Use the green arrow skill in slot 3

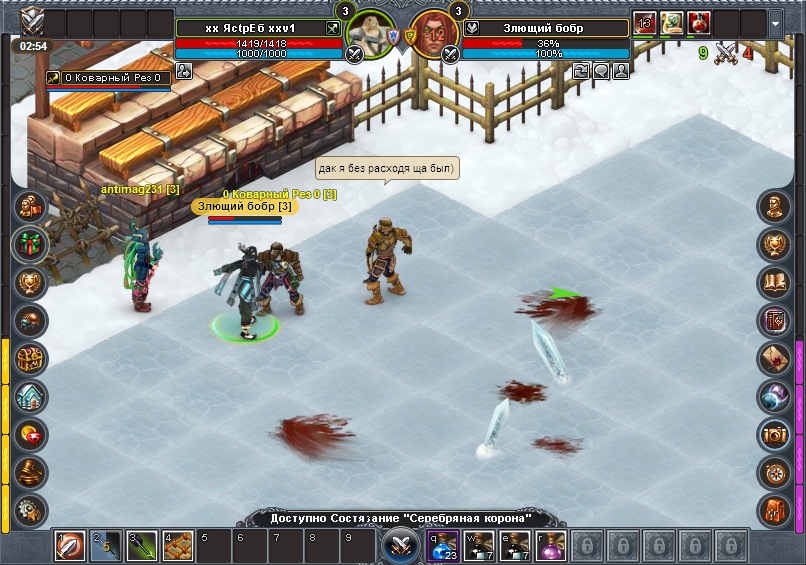pos(142,547)
